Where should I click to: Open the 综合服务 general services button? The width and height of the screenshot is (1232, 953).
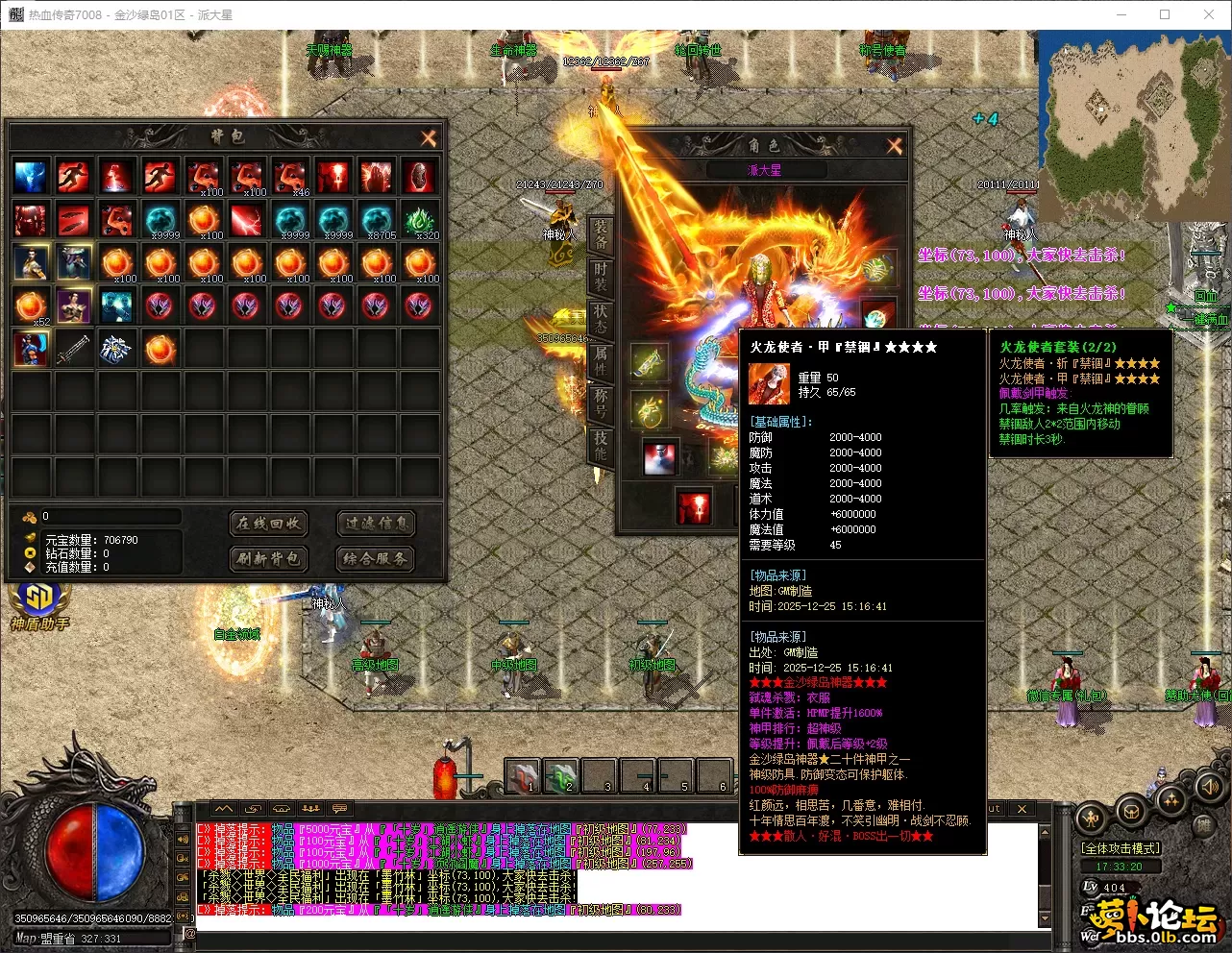coord(376,558)
